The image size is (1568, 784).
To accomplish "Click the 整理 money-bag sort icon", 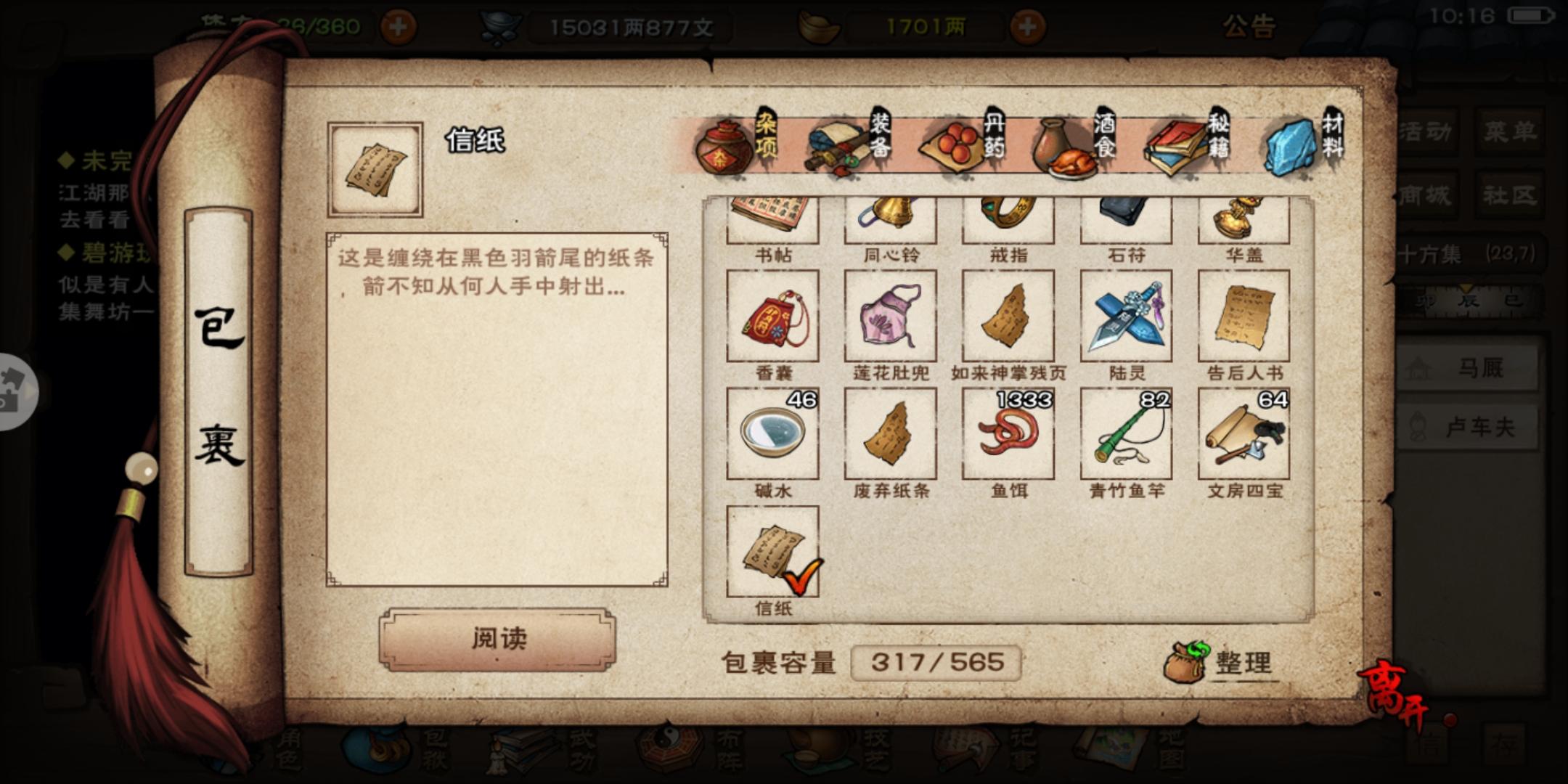I will coord(1191,661).
